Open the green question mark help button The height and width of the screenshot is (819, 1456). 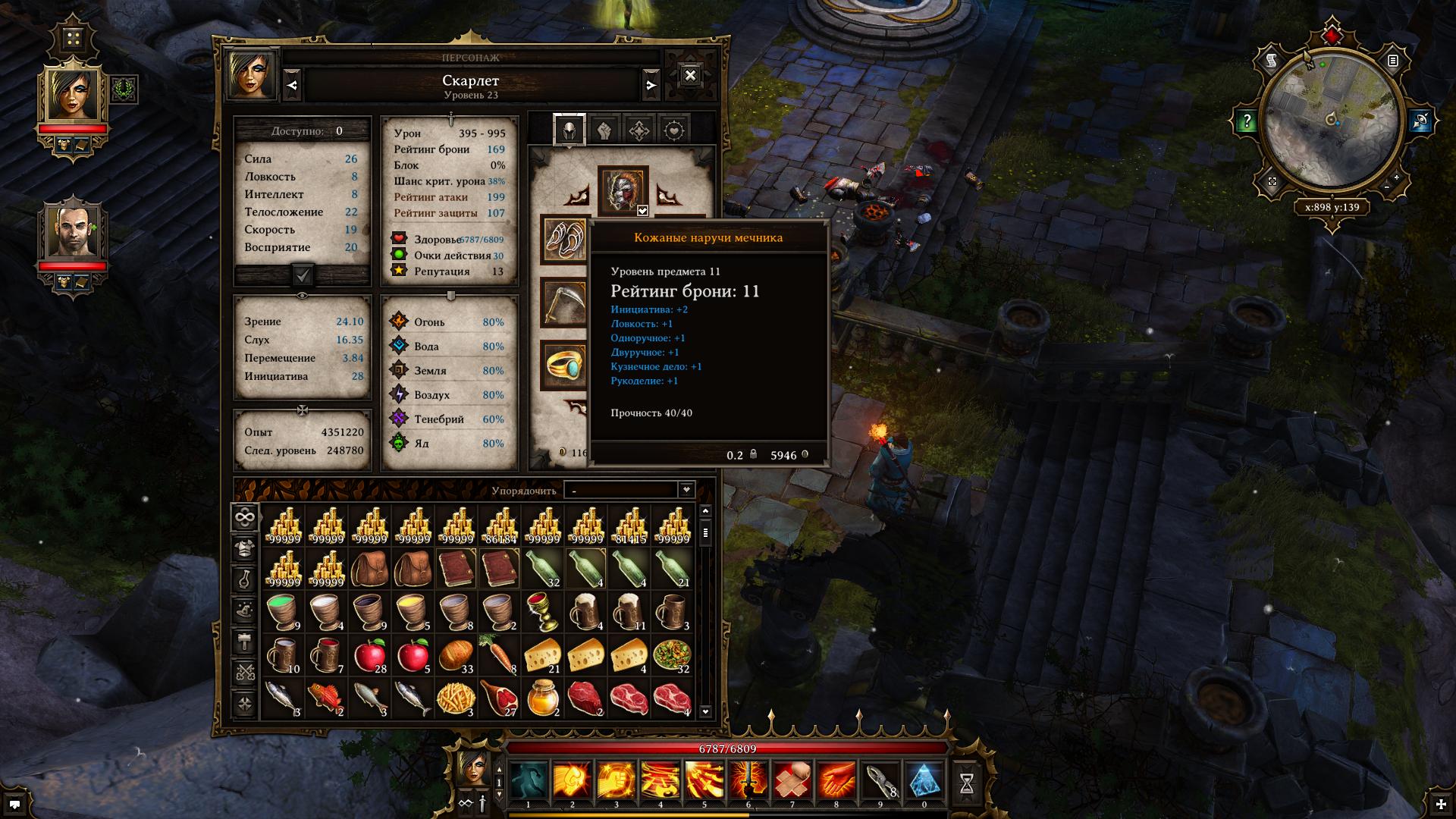point(1247,121)
